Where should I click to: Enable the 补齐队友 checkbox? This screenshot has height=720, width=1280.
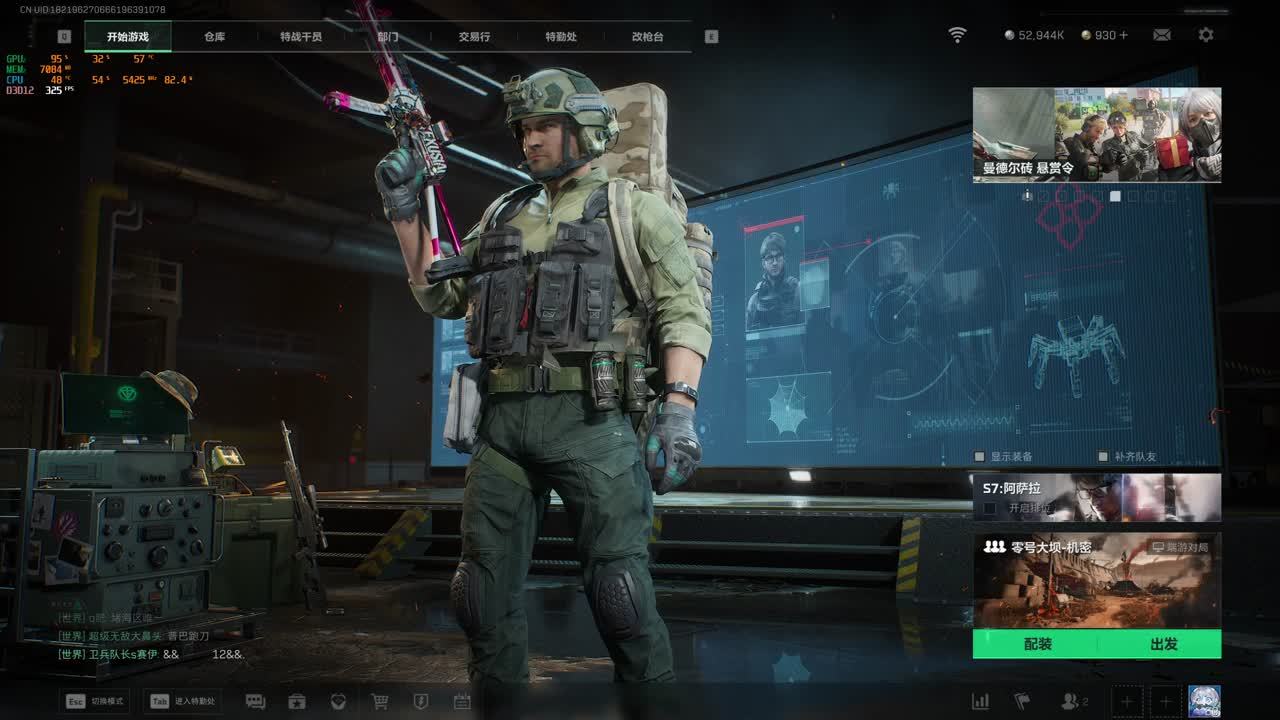point(1104,457)
